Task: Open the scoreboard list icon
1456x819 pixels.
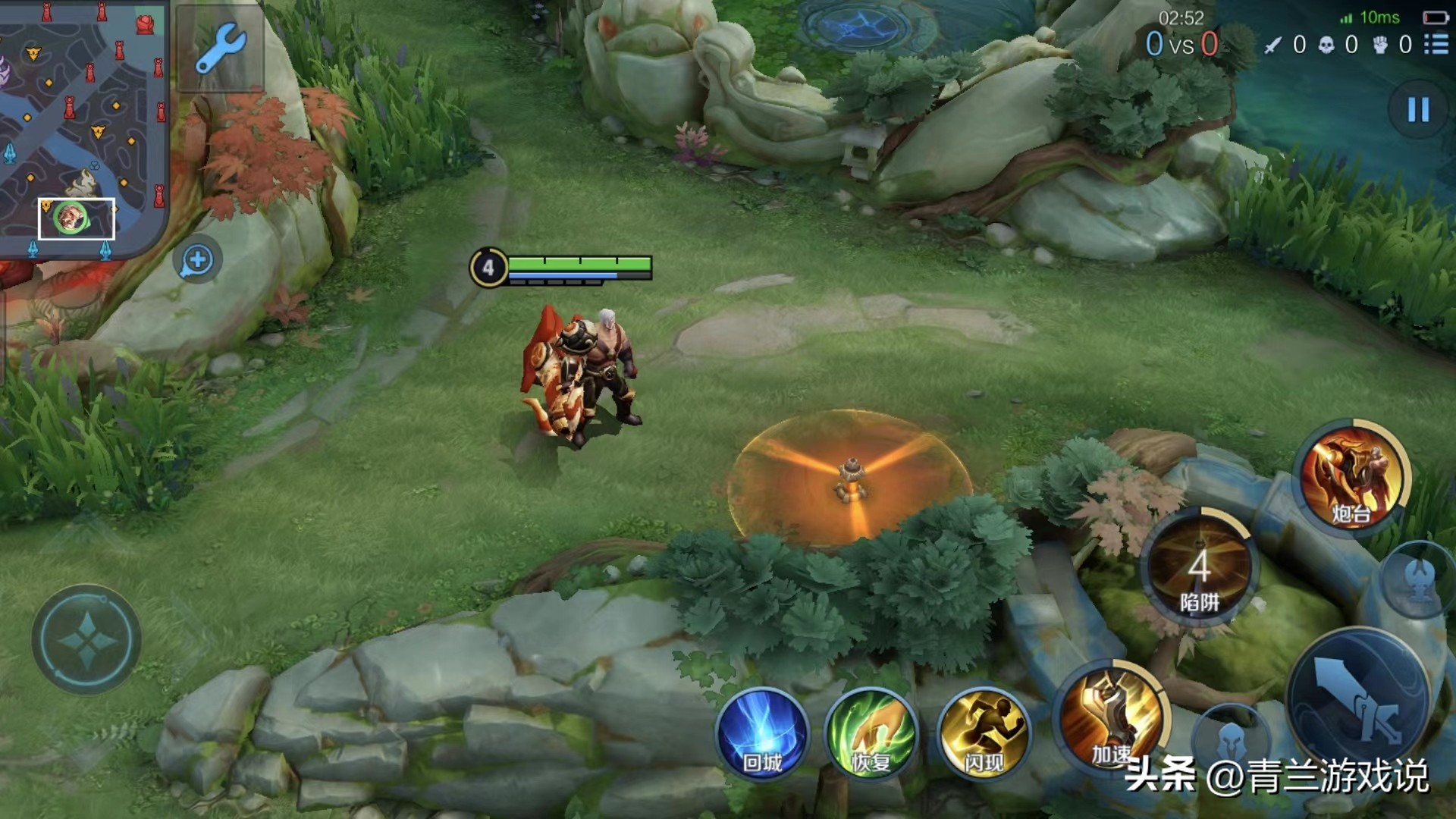Action: tap(1436, 45)
